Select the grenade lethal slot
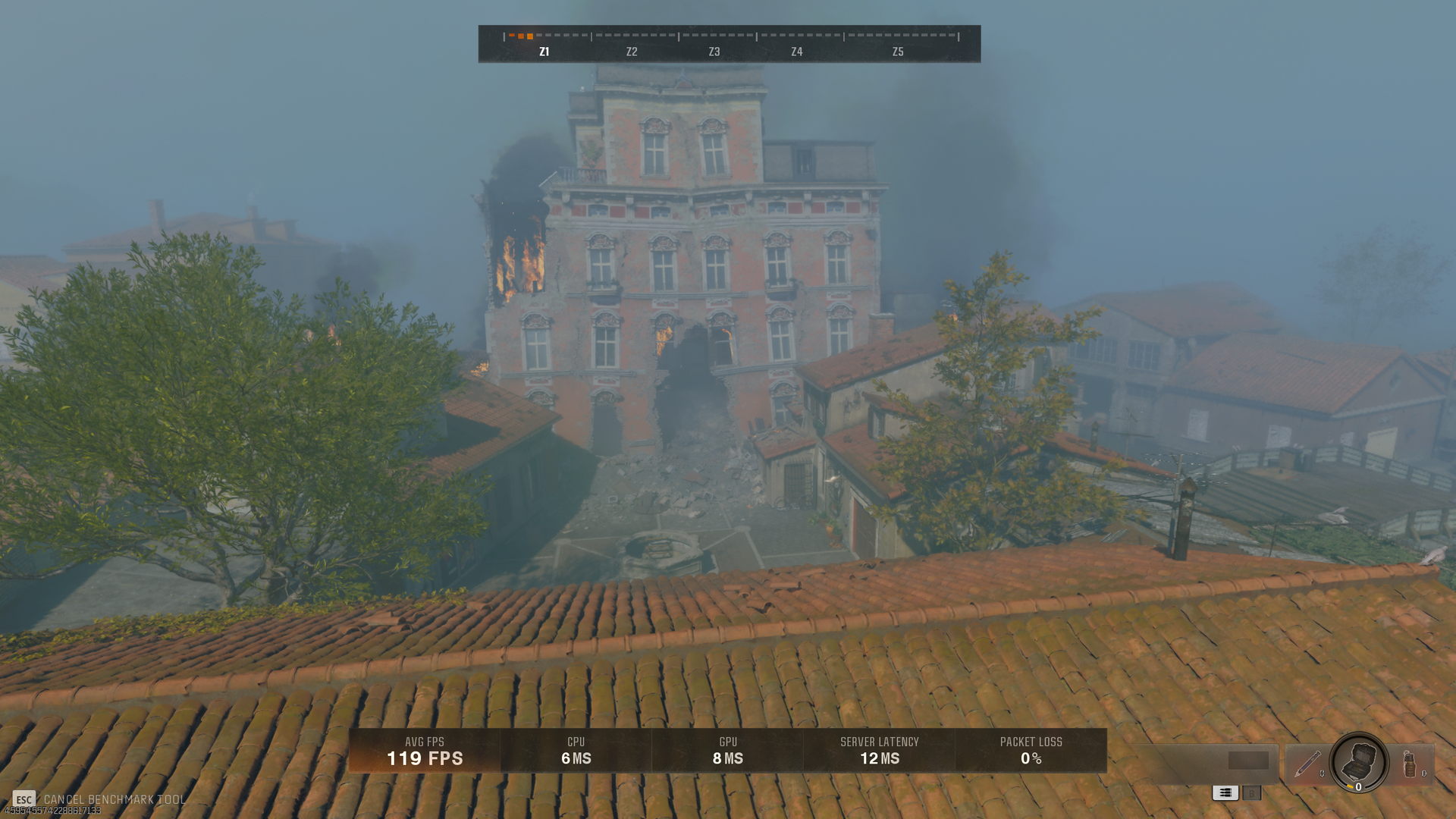 [1410, 764]
